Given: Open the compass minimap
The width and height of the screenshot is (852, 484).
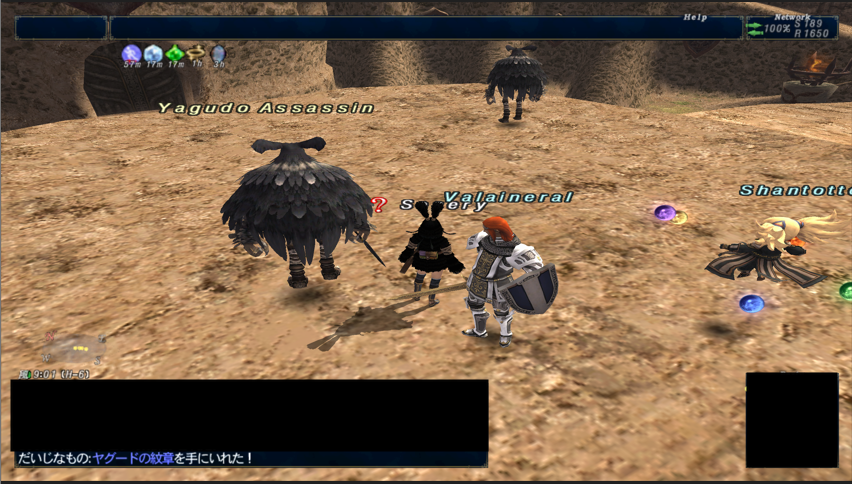Looking at the screenshot, I should [x=74, y=349].
